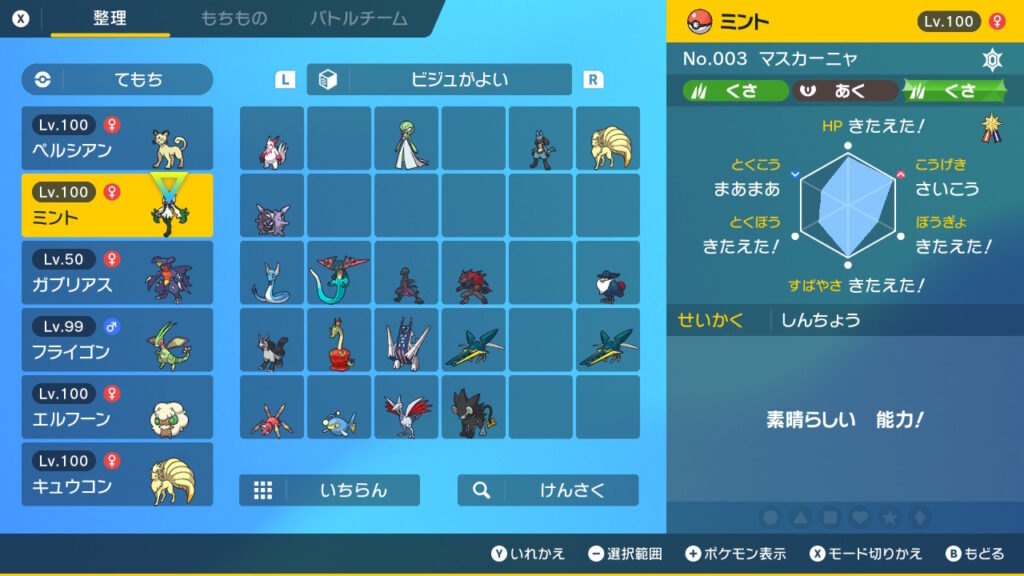The image size is (1024, 576).
Task: Select the Lucario box slot
Action: tap(540, 139)
